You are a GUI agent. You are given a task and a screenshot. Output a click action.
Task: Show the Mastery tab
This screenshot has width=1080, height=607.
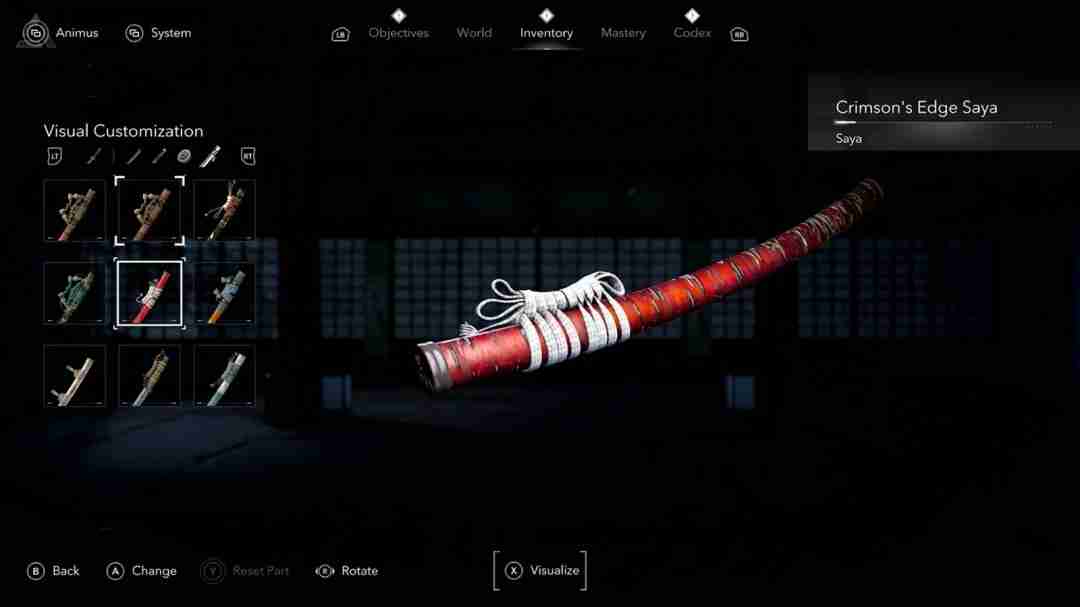pos(623,33)
